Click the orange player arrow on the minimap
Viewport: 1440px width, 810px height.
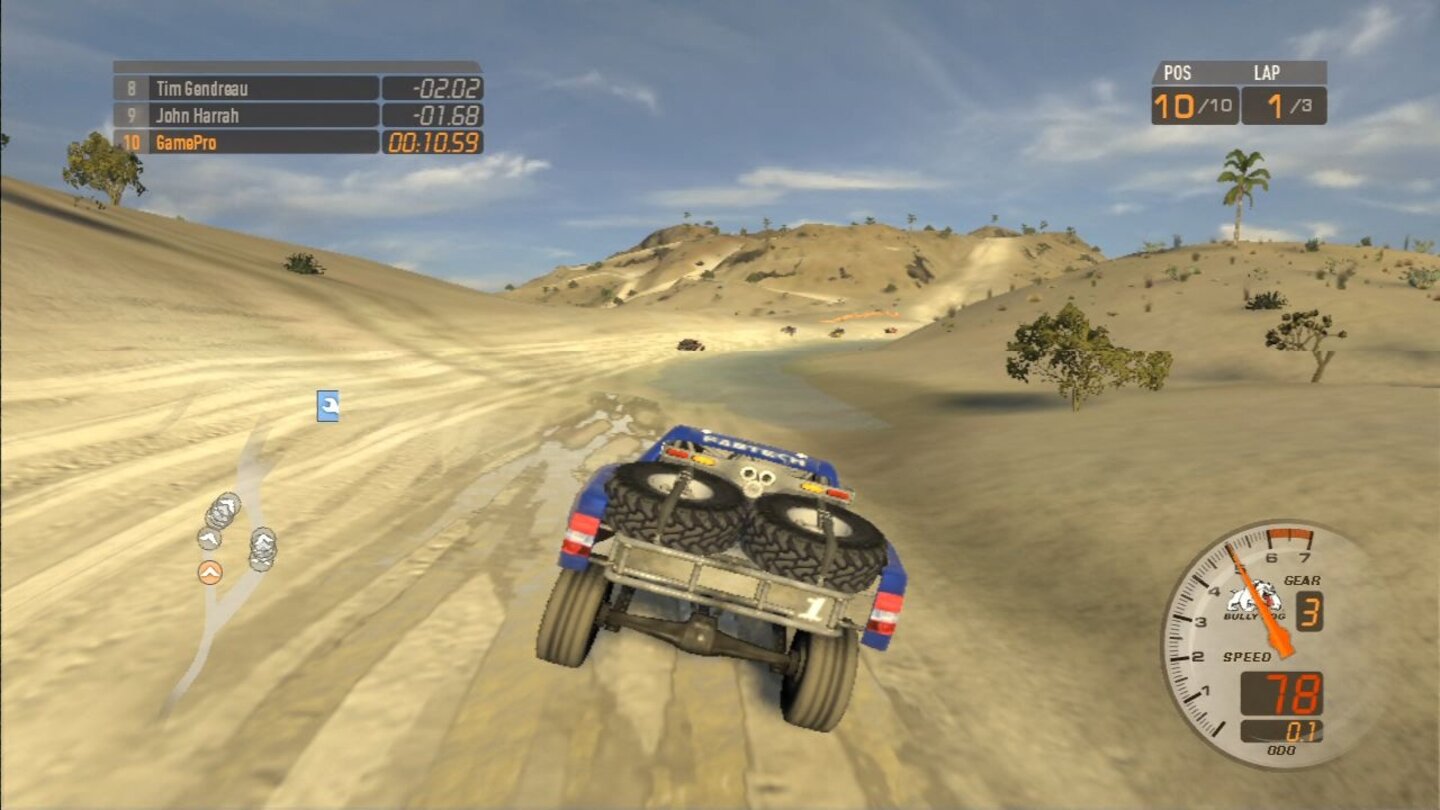(209, 573)
